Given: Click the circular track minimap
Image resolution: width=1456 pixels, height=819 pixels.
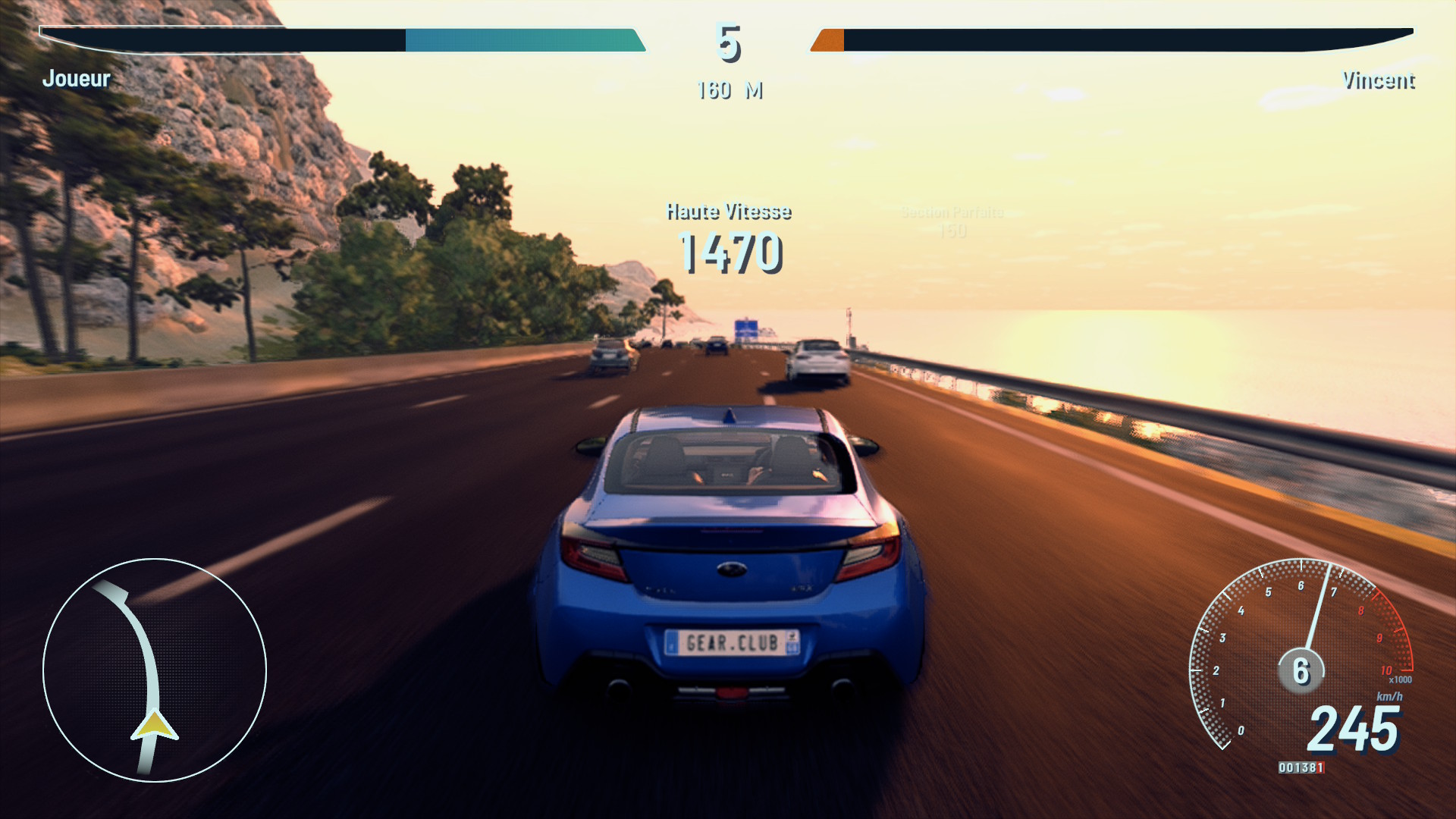Looking at the screenshot, I should 155,670.
